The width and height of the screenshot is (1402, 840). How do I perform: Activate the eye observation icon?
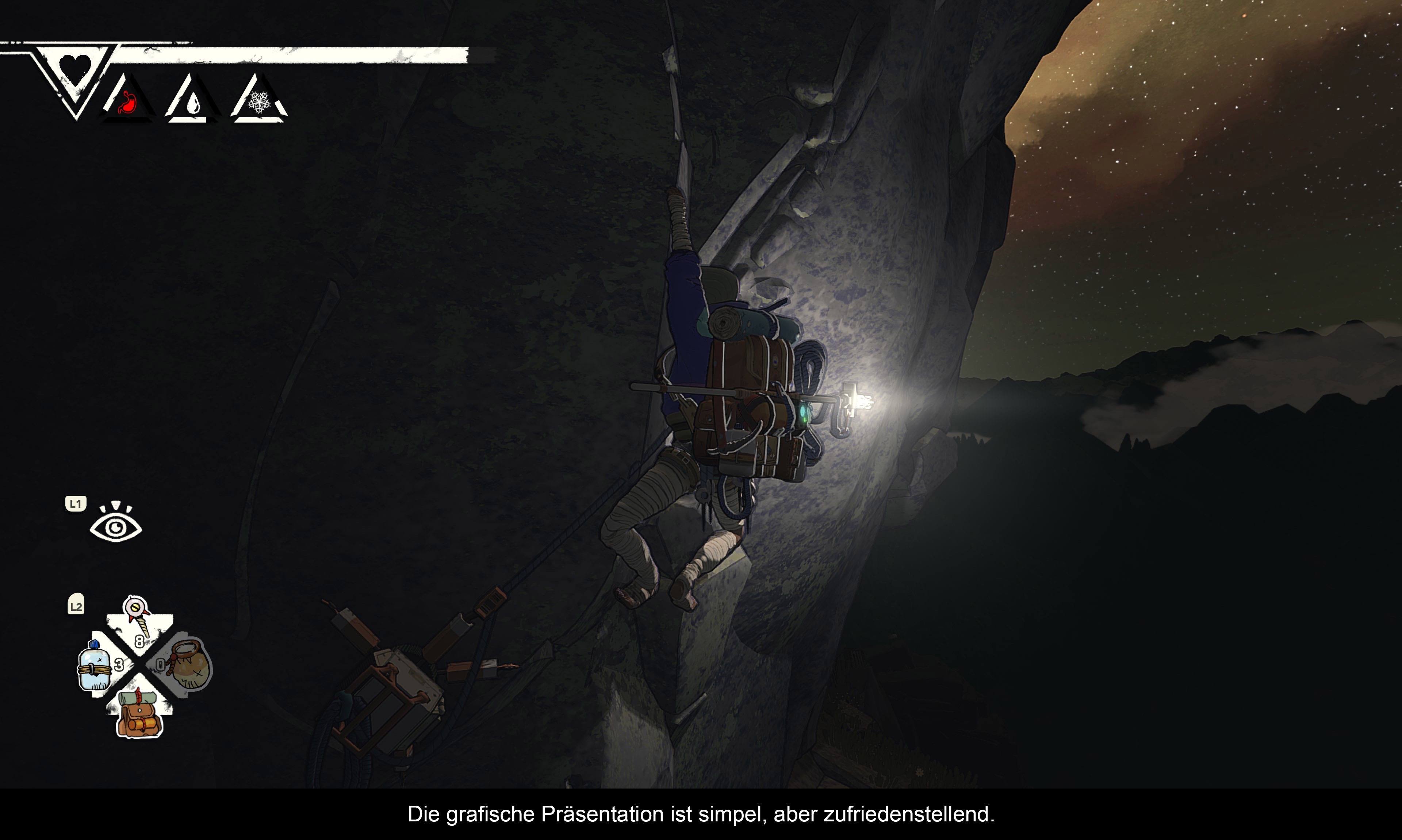[115, 524]
